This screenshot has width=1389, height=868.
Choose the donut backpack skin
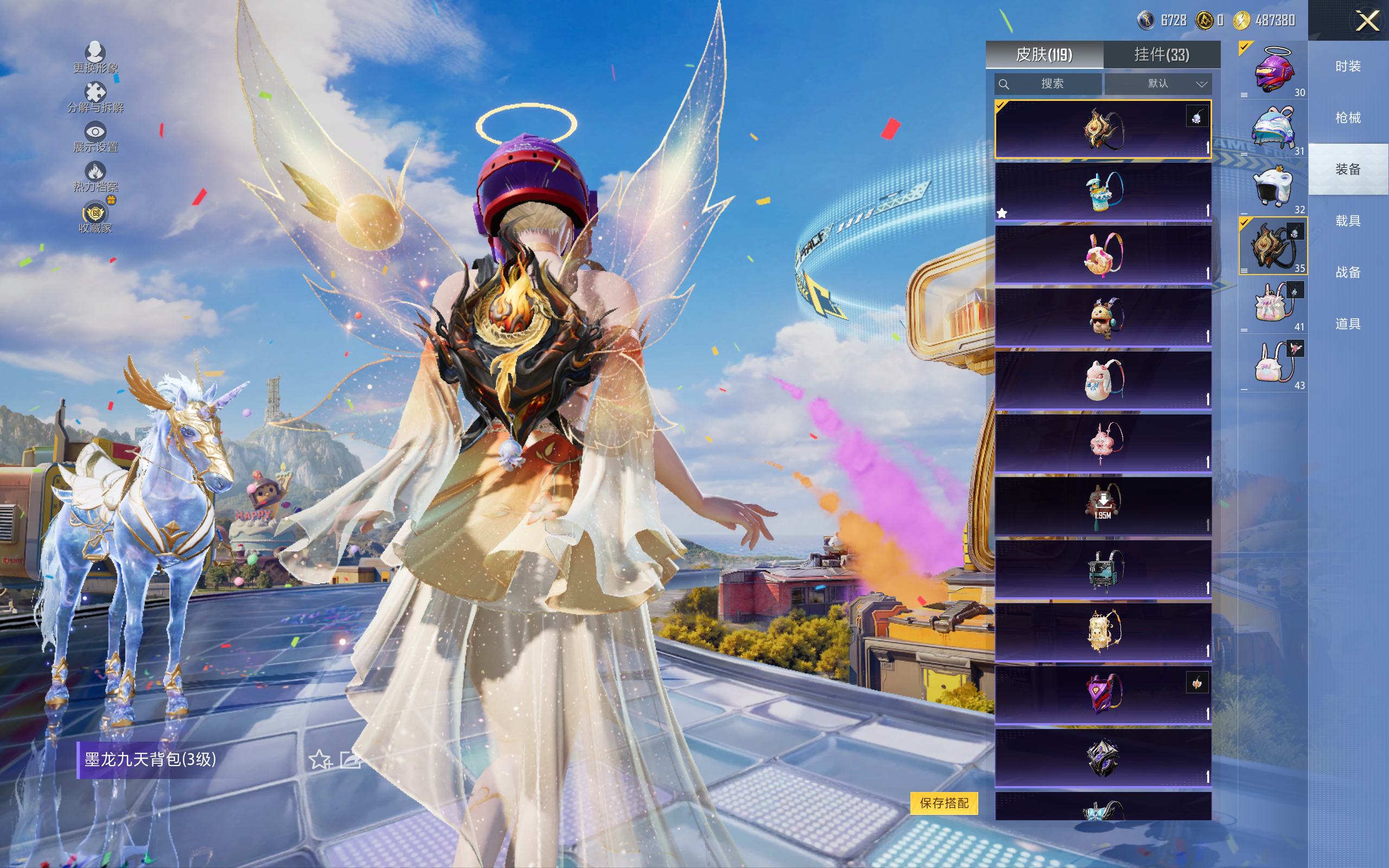point(1103,254)
